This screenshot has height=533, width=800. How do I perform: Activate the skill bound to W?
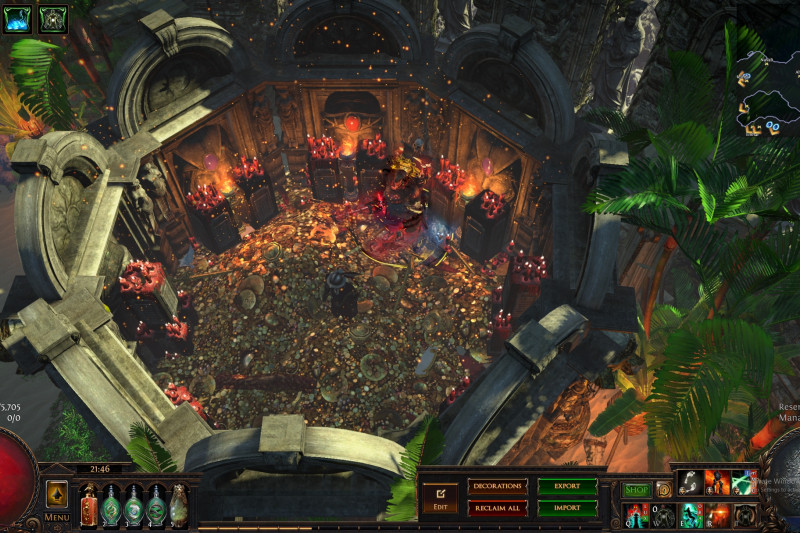[664, 515]
